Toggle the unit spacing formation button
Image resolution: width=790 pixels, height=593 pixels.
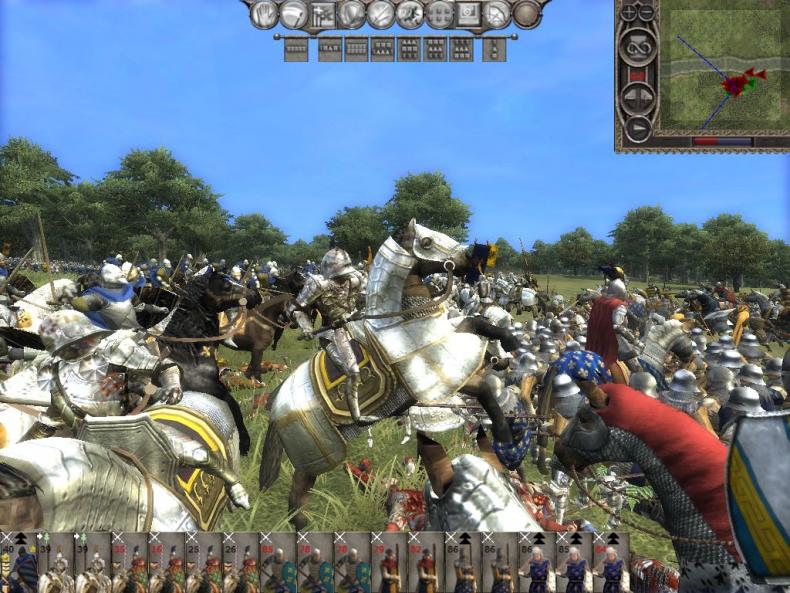click(439, 14)
